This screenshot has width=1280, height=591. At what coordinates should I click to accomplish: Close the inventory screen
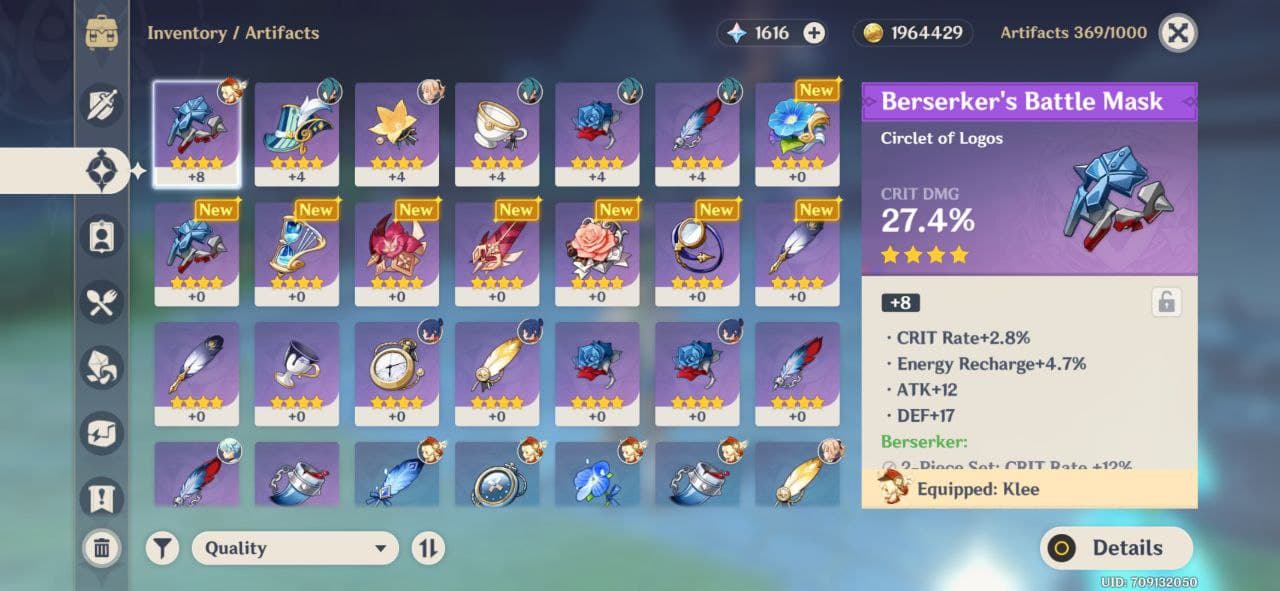[1178, 33]
